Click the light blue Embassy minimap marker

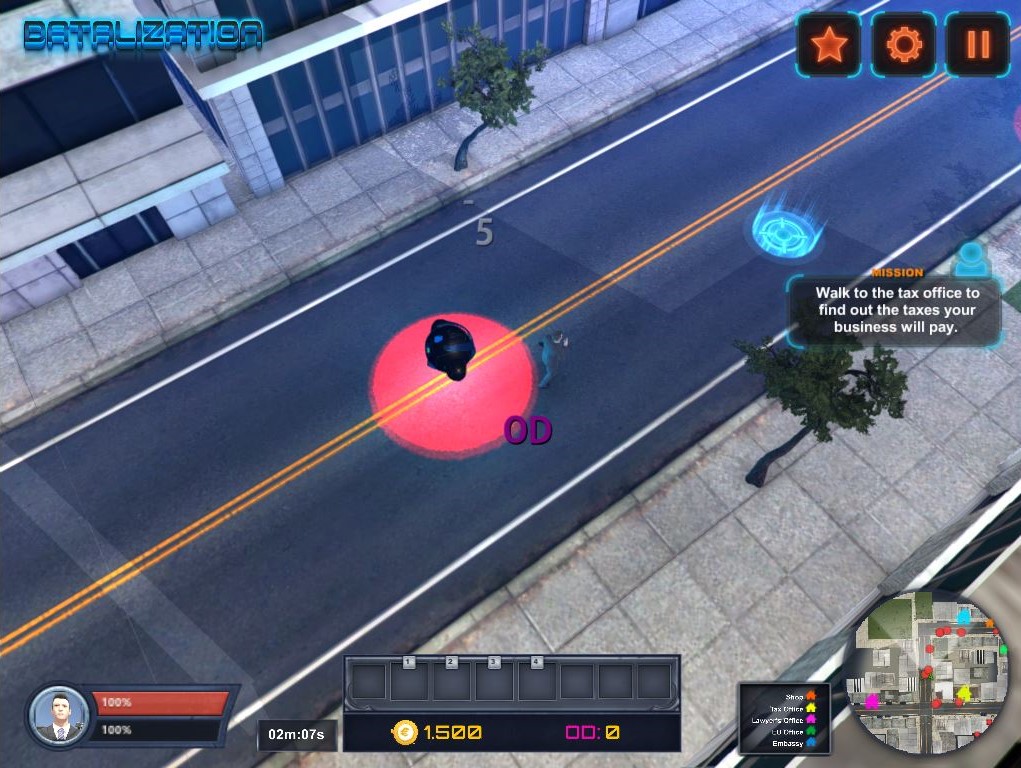pyautogui.click(x=962, y=617)
